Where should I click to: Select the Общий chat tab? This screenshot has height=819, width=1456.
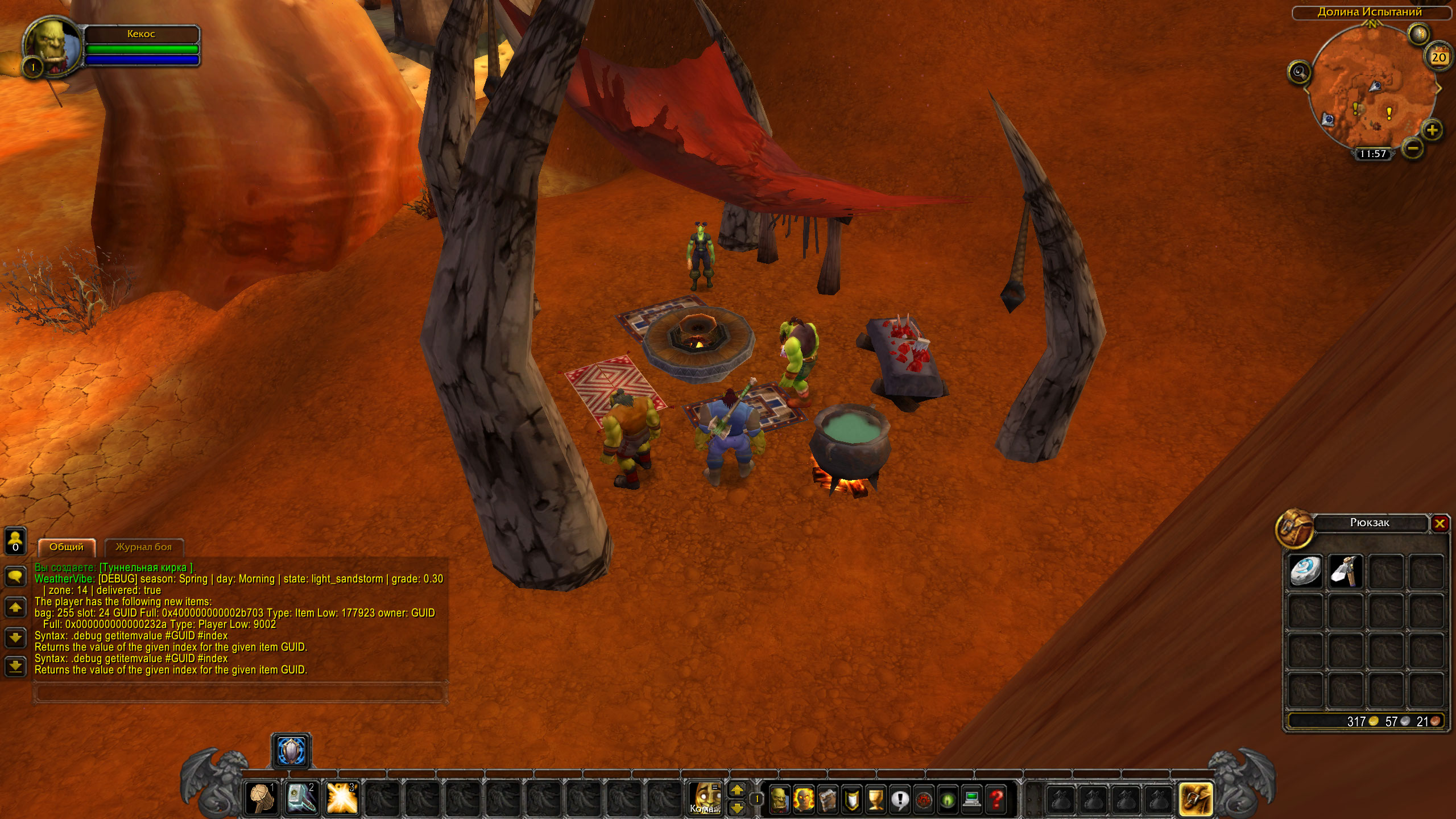(67, 547)
